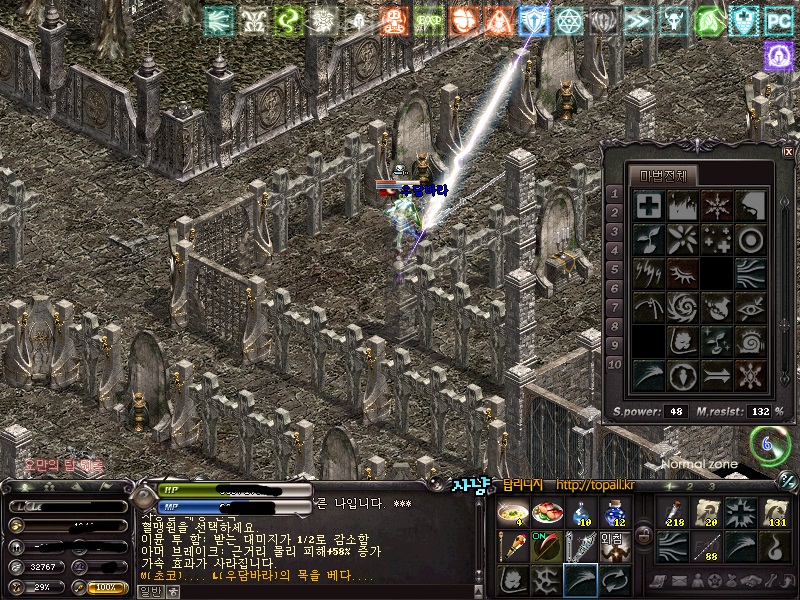Pick the swirling vortex spell
This screenshot has width=800, height=600.
682,307
